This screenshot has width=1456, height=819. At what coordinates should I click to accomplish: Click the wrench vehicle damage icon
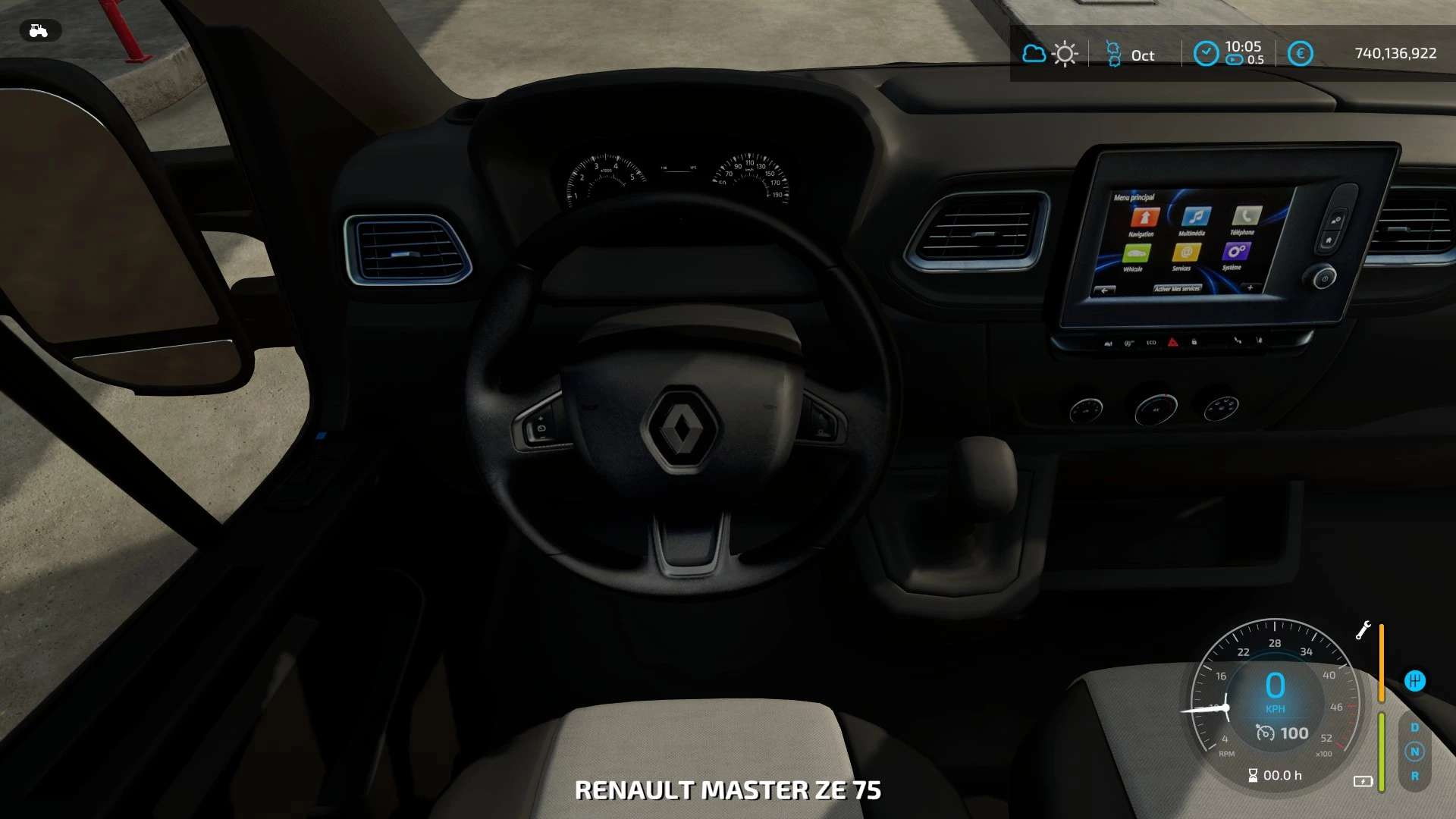coord(1363,630)
